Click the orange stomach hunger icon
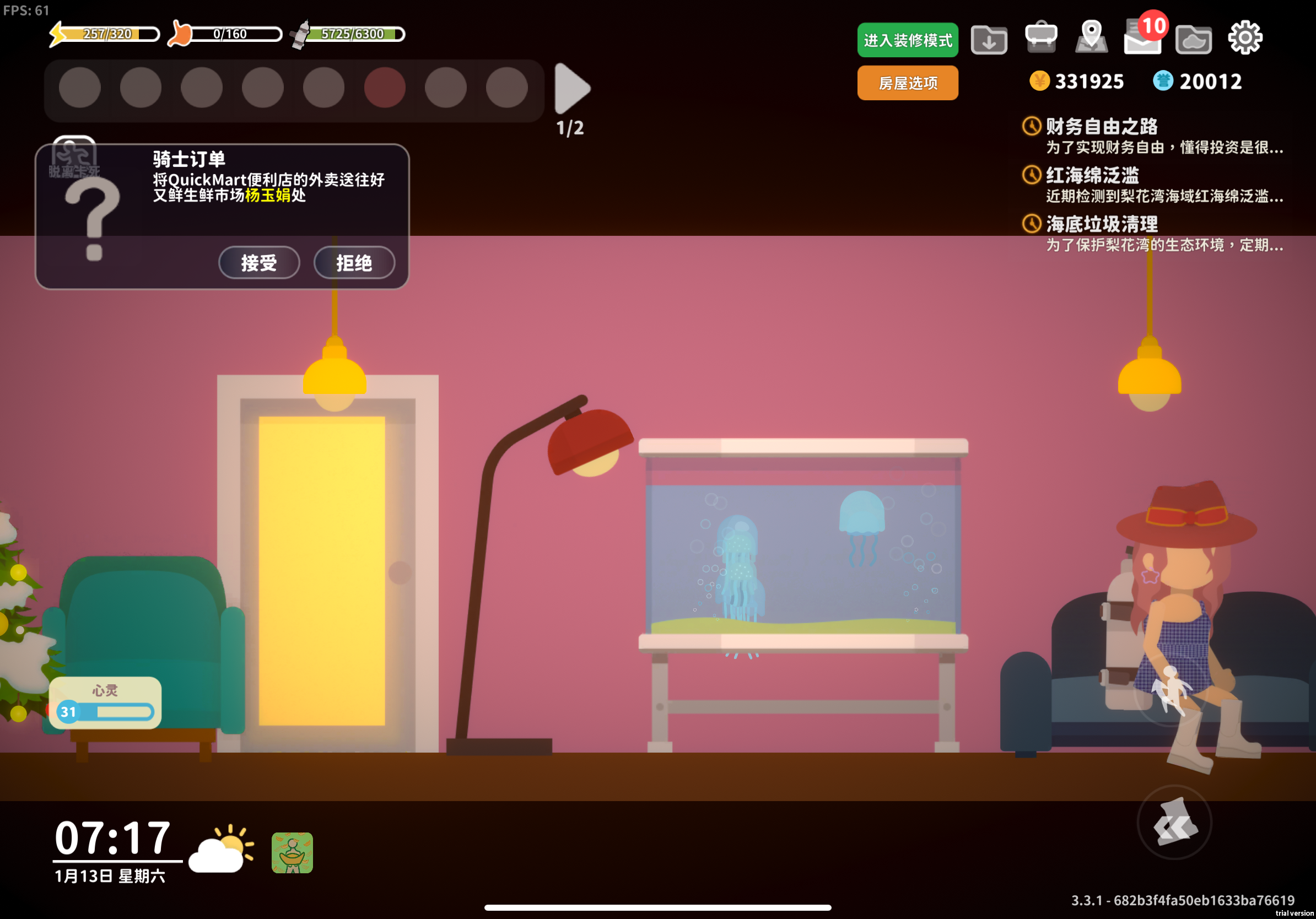 [x=180, y=33]
